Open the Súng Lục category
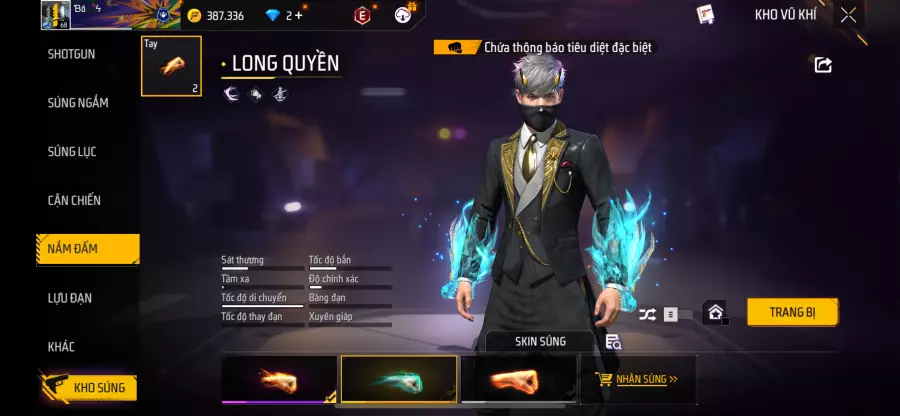 click(x=72, y=152)
